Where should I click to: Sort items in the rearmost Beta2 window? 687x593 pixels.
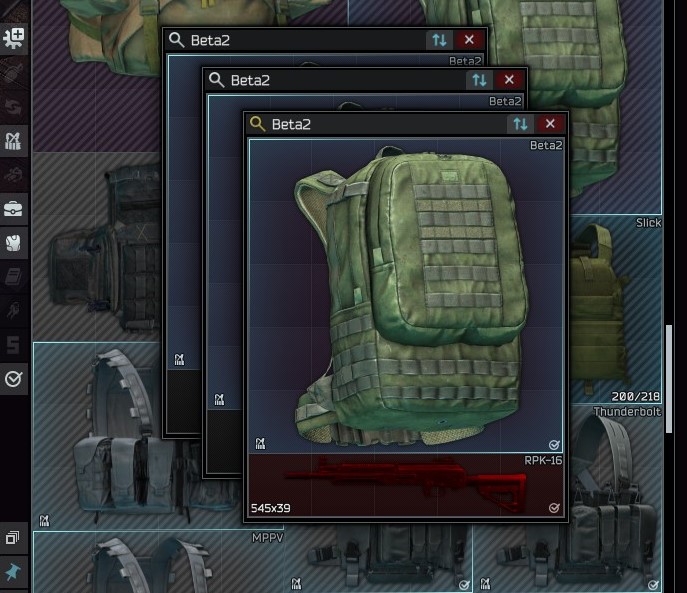(439, 40)
